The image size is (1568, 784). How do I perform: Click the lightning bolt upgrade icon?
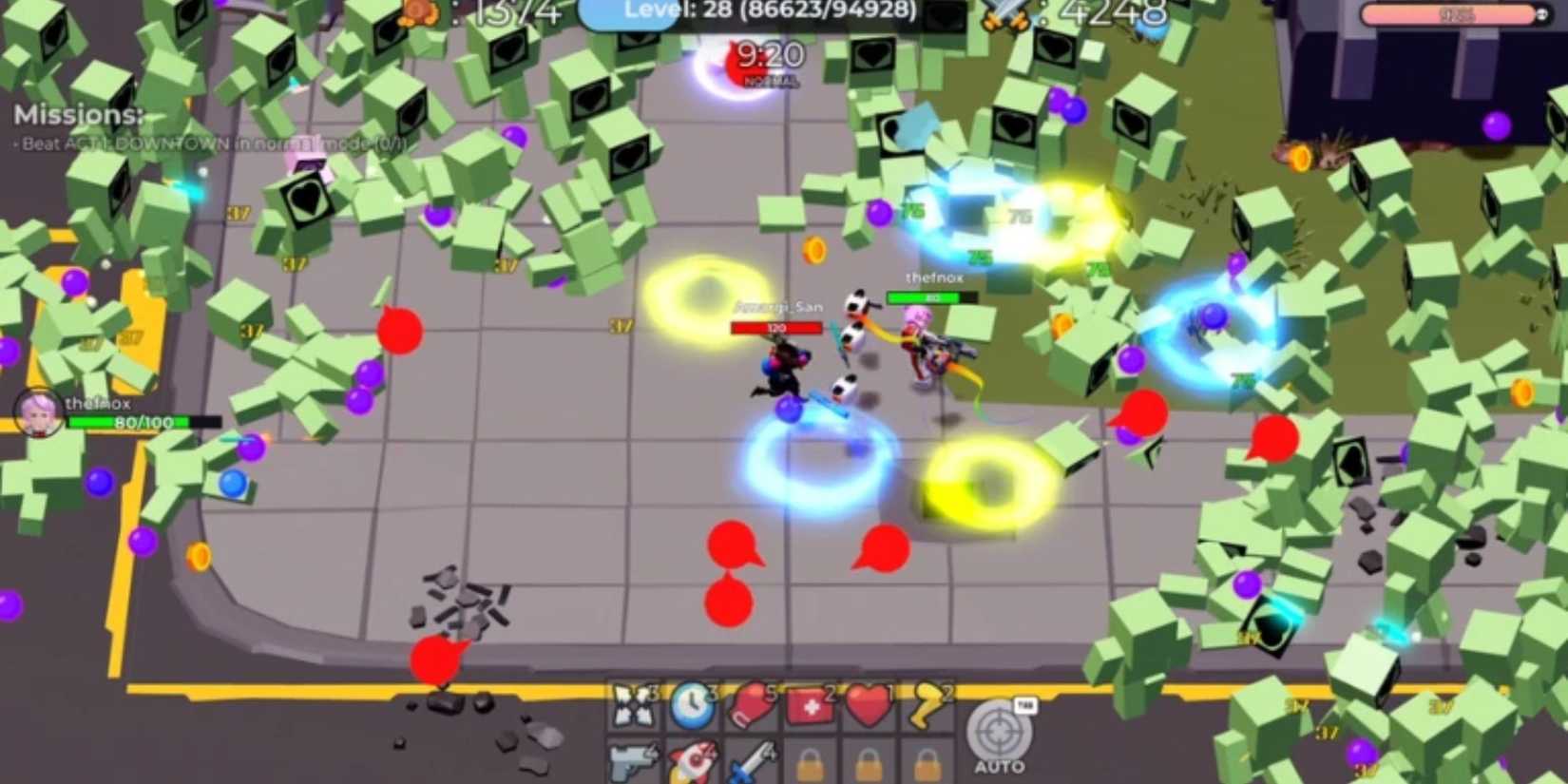[924, 703]
